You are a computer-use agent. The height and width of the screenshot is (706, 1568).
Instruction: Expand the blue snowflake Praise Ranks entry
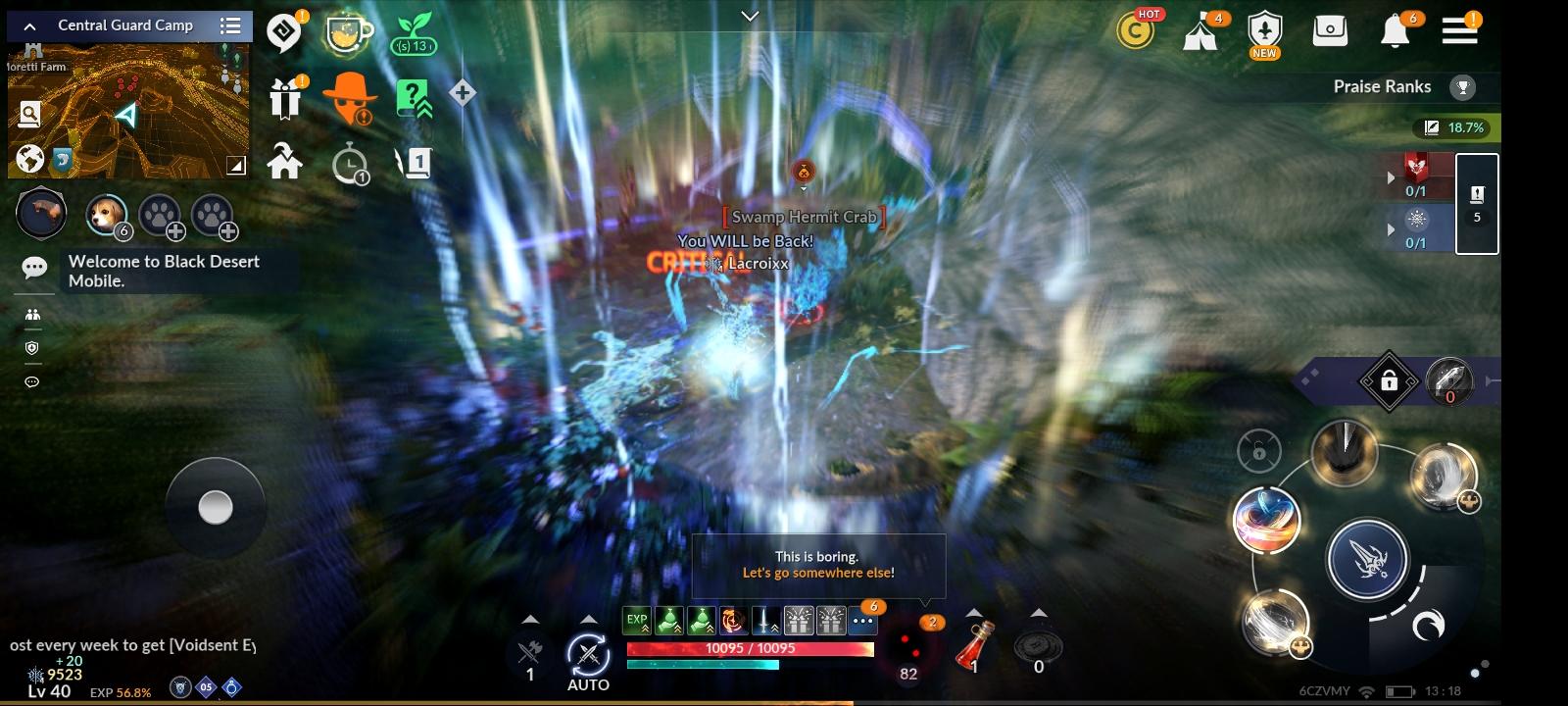(1393, 231)
